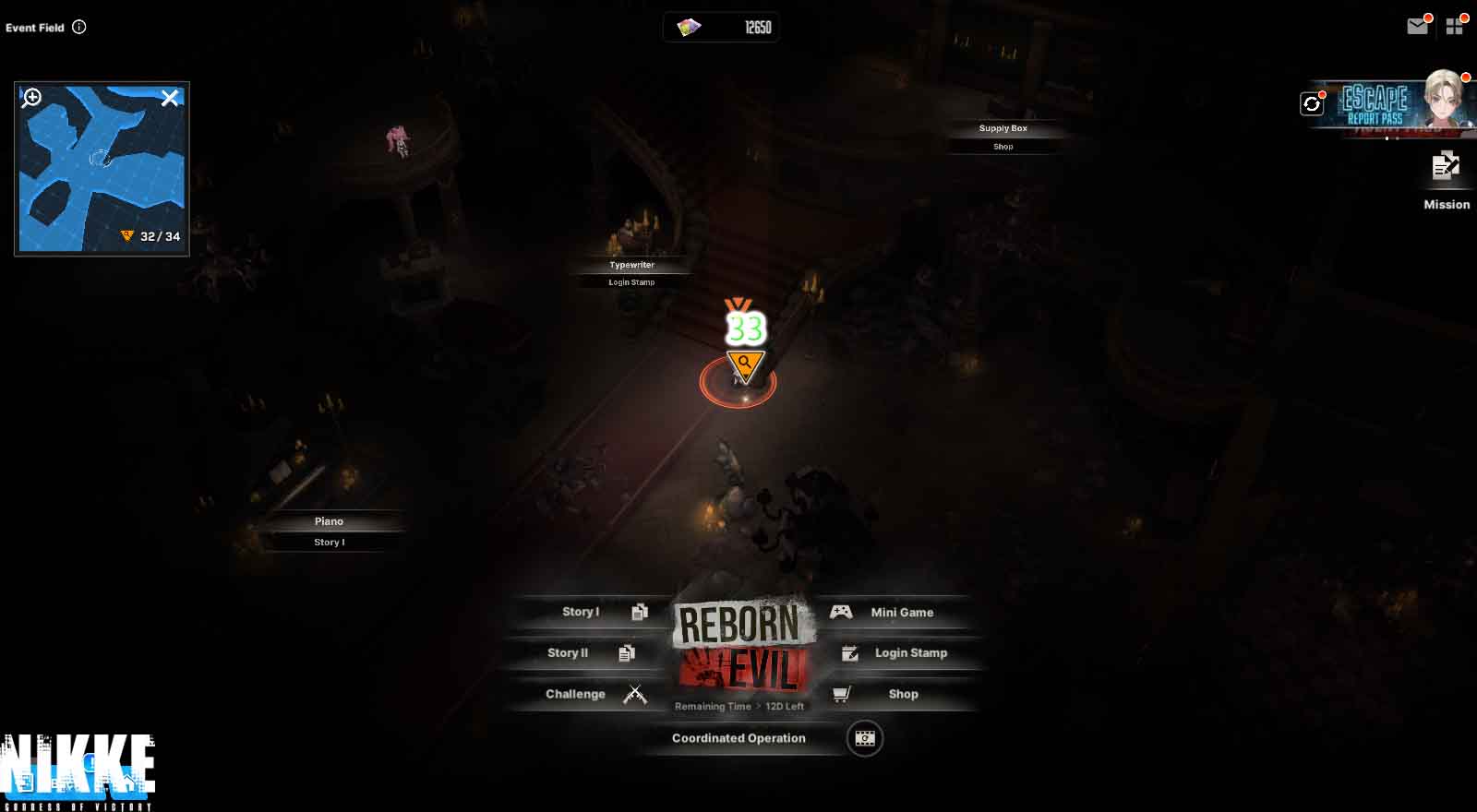Open the mailbox envelope icon
The width and height of the screenshot is (1477, 812).
tap(1417, 27)
